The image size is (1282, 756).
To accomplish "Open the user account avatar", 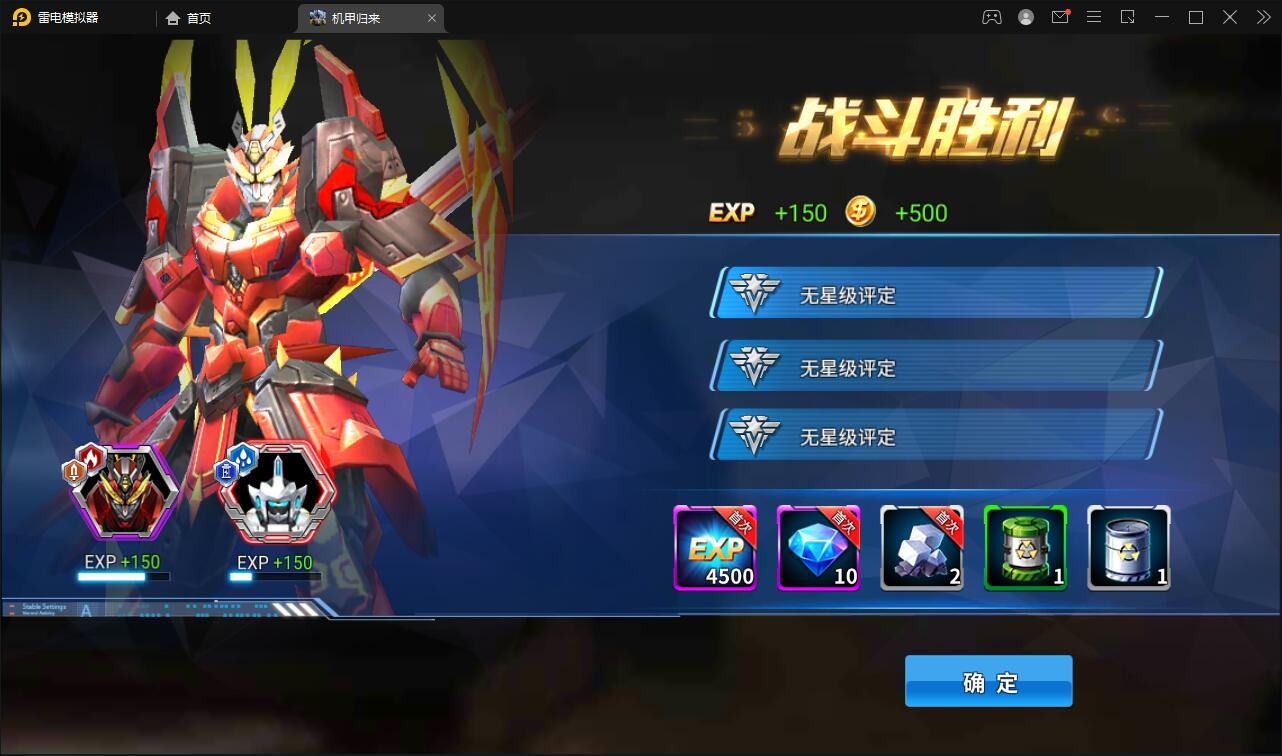I will (1025, 17).
